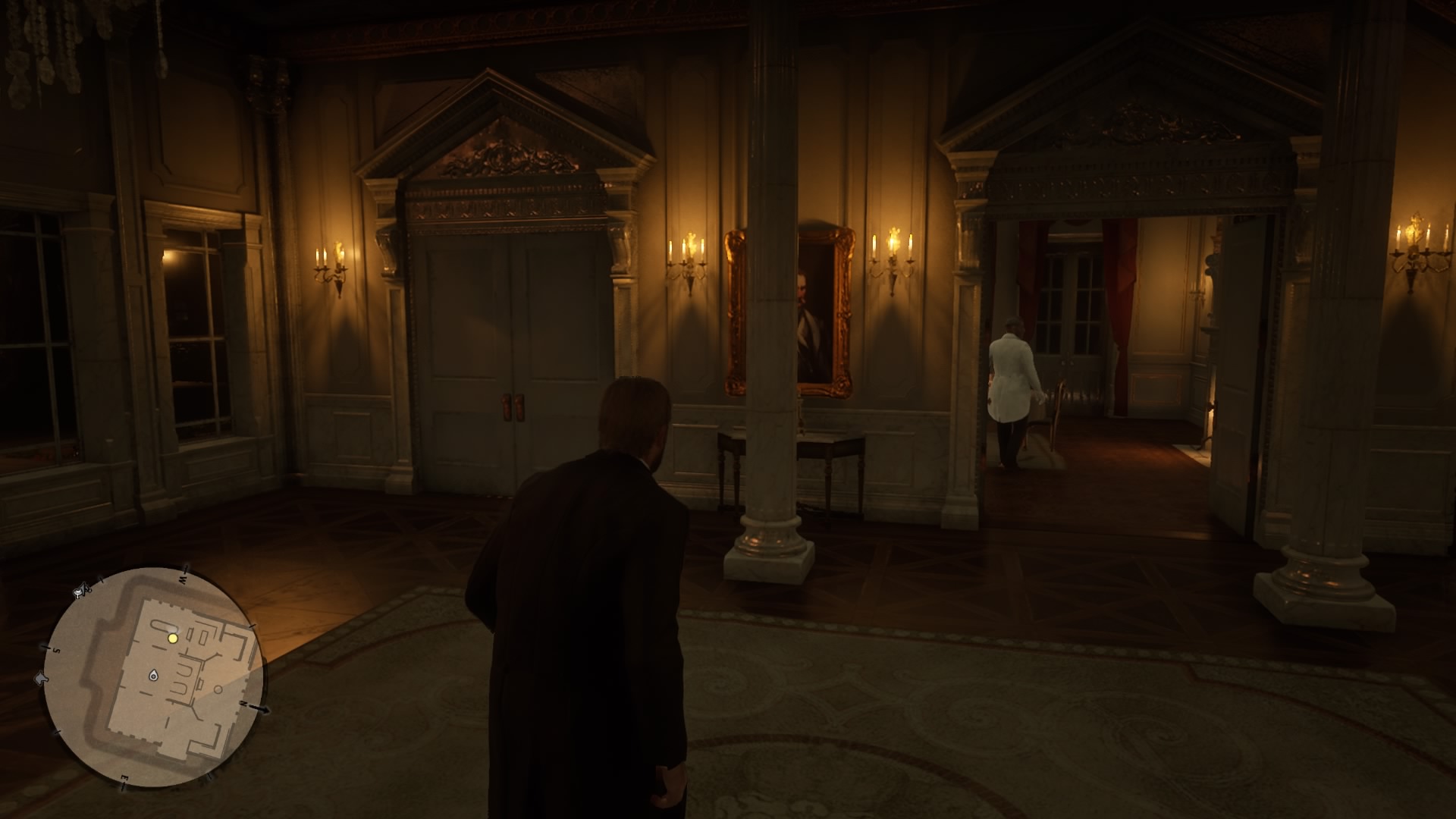
Task: Click the S letter on the minimap compass
Action: (x=56, y=649)
